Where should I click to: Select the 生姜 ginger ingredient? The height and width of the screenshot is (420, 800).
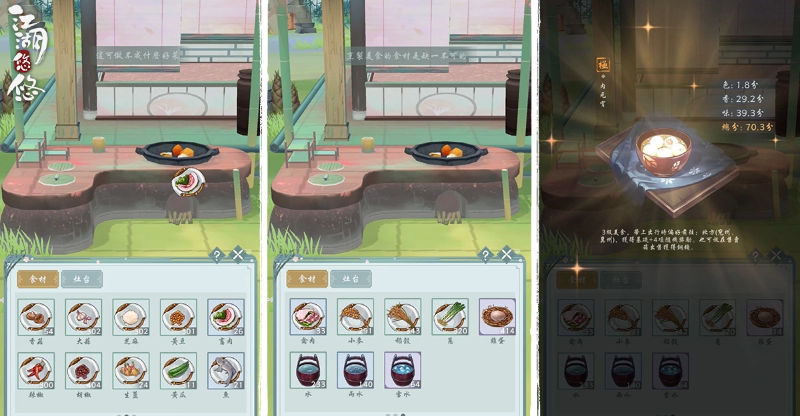(x=130, y=368)
